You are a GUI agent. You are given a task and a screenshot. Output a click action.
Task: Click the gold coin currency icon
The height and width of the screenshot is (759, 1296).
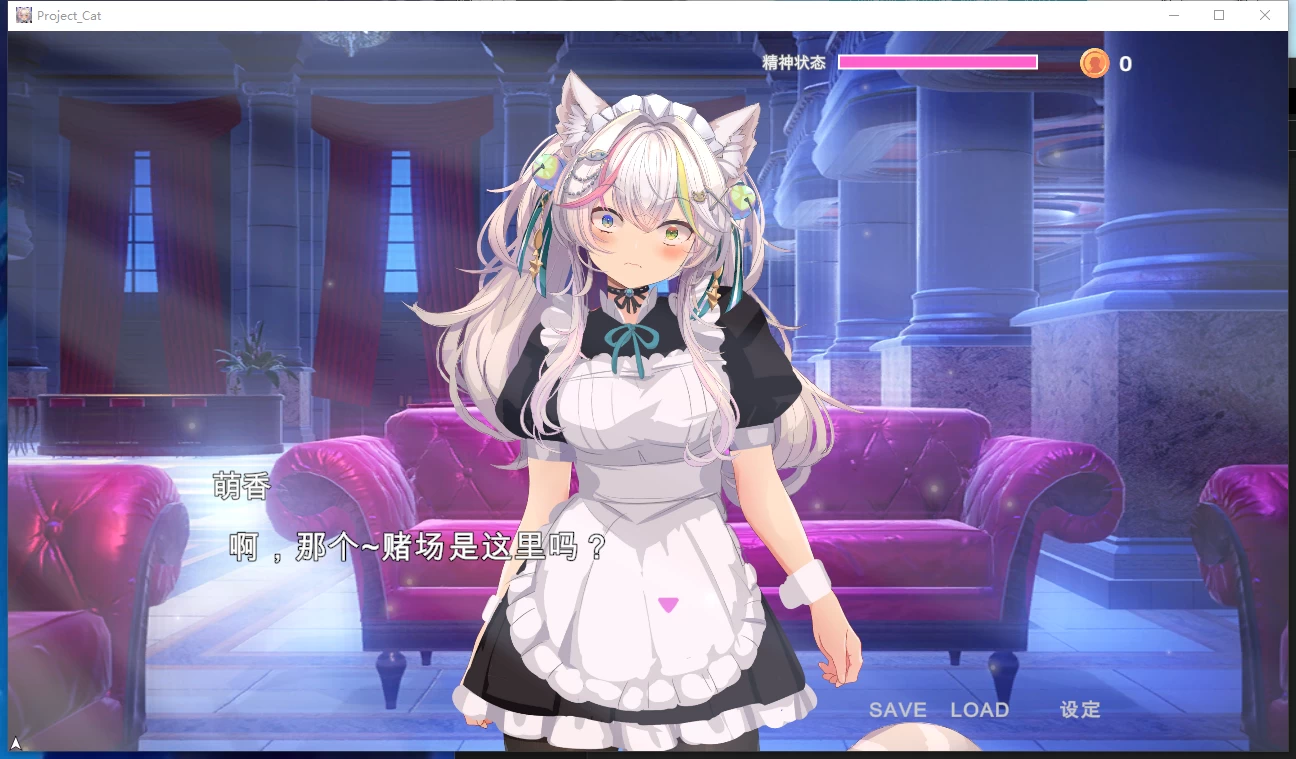click(1095, 63)
